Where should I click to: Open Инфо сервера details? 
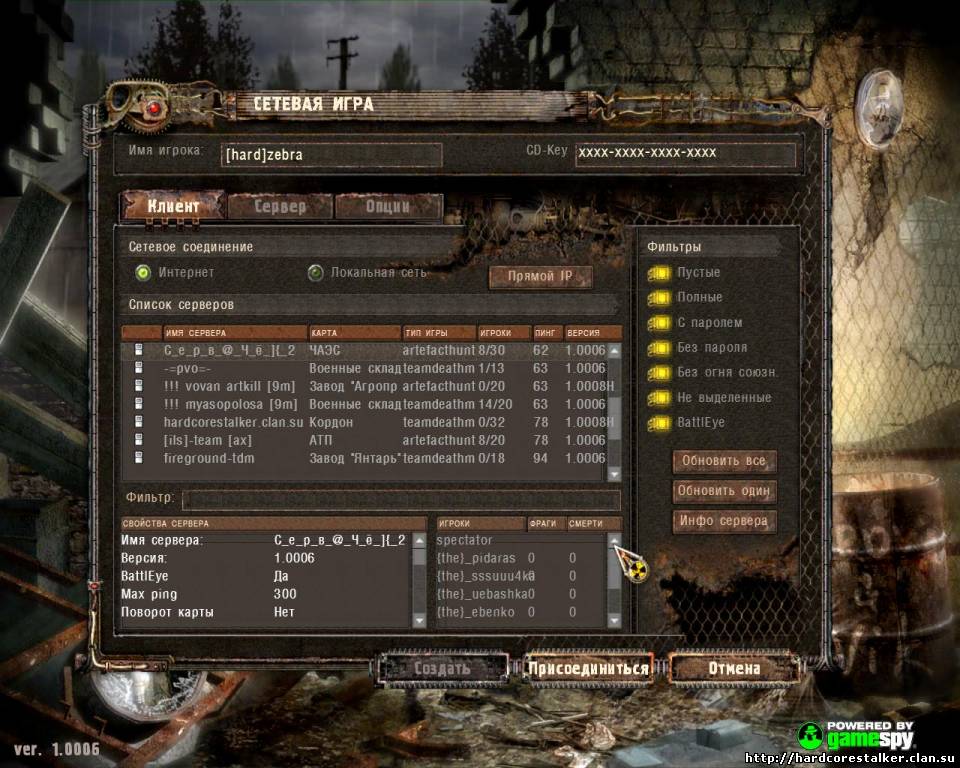tap(725, 521)
